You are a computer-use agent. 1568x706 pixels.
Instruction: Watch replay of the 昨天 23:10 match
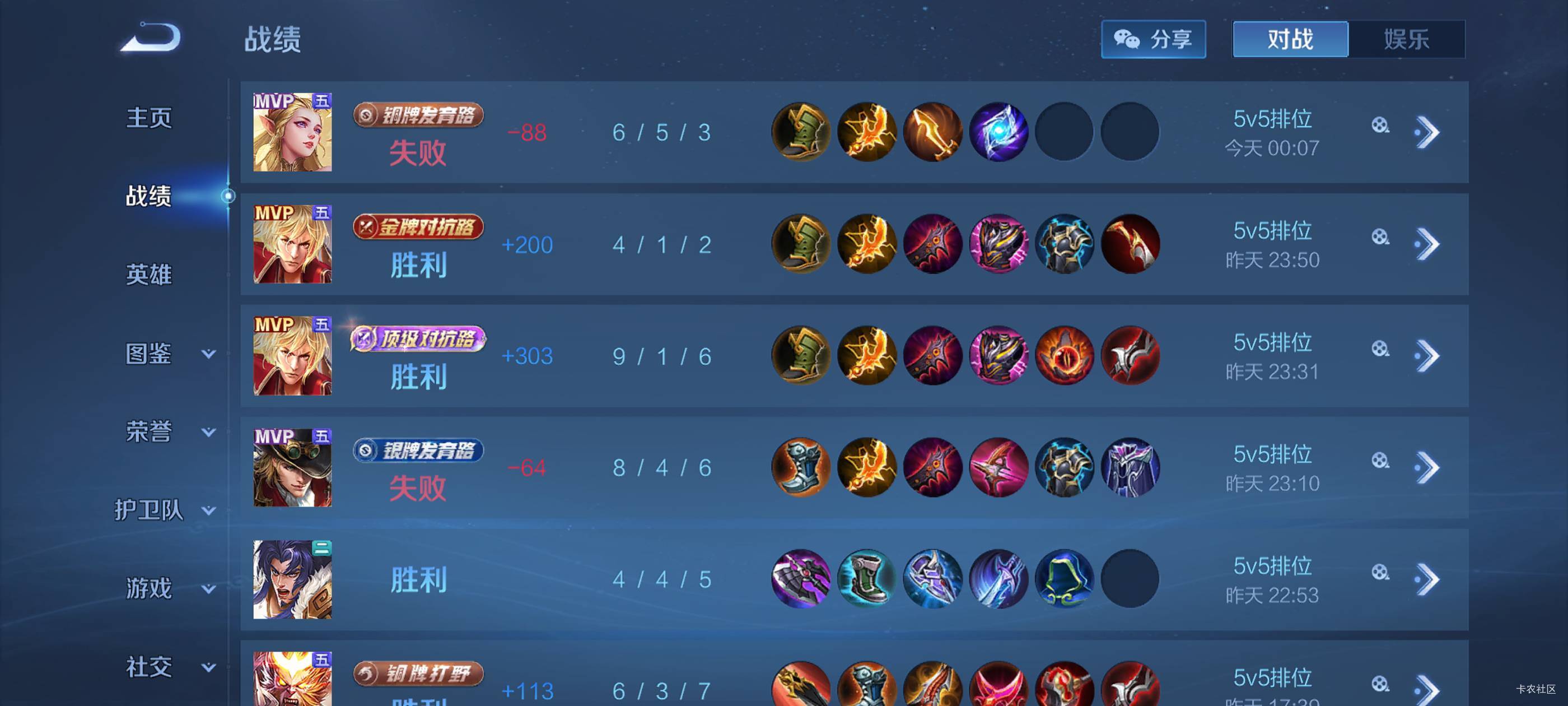(x=1380, y=461)
